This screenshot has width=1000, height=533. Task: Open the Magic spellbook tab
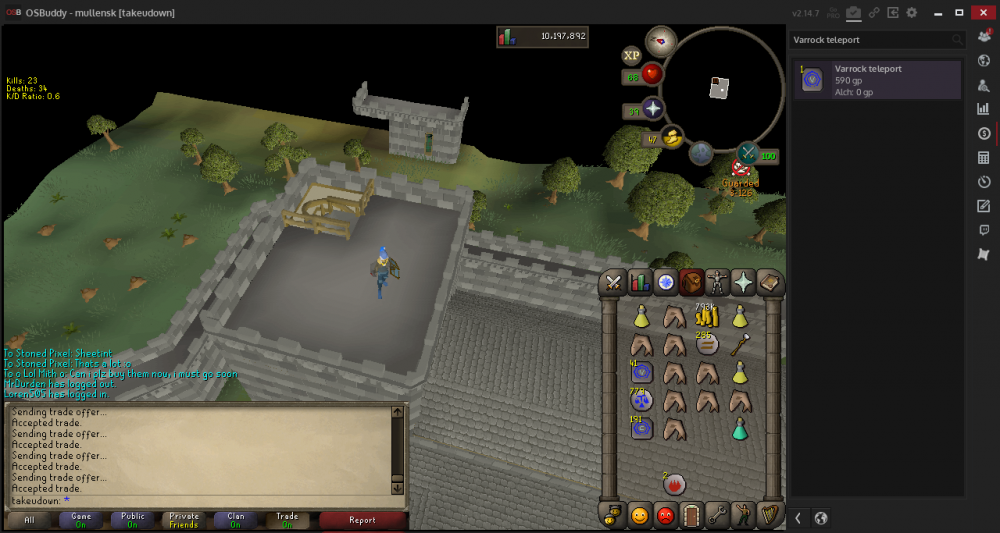pyautogui.click(x=769, y=283)
